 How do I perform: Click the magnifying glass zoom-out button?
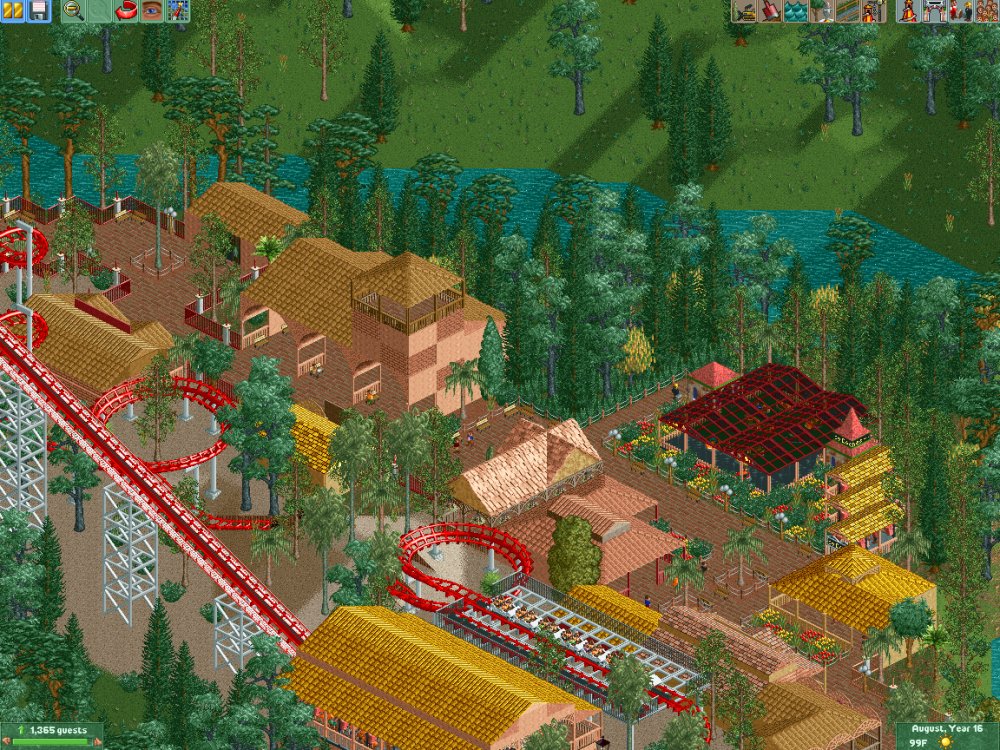[x=73, y=11]
